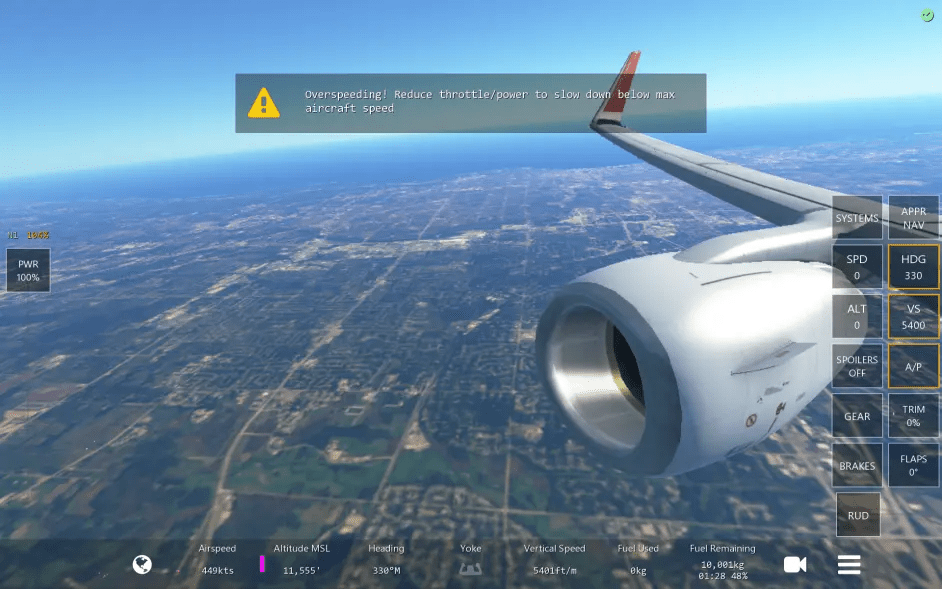Screen dimensions: 942x589
Task: Toggle the ALT altitude hold
Action: click(857, 316)
